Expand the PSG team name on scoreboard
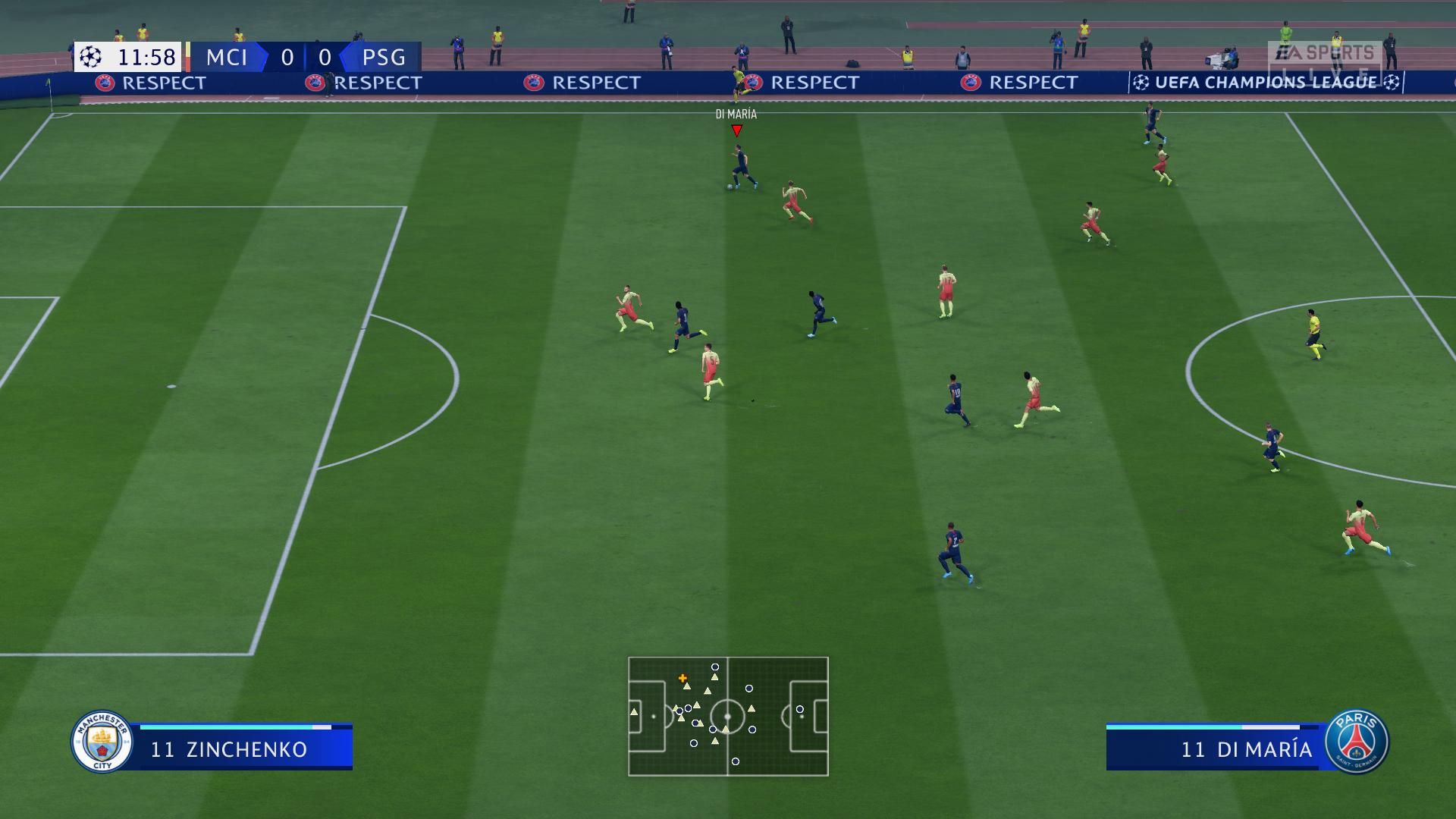The height and width of the screenshot is (819, 1456). [x=382, y=58]
